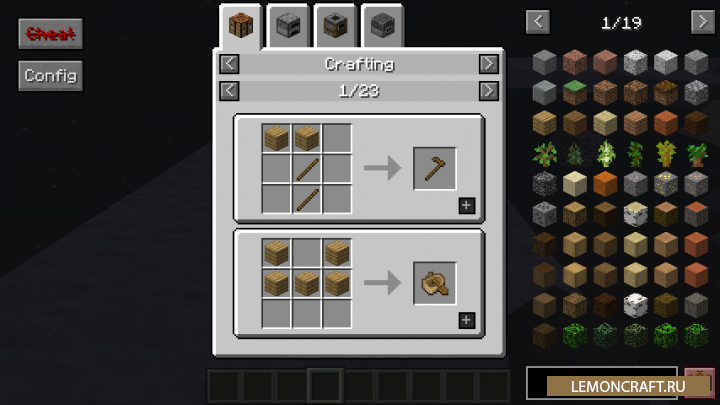Screen dimensions: 720x405
Task: Go to the previous recipe category
Action: [229, 64]
